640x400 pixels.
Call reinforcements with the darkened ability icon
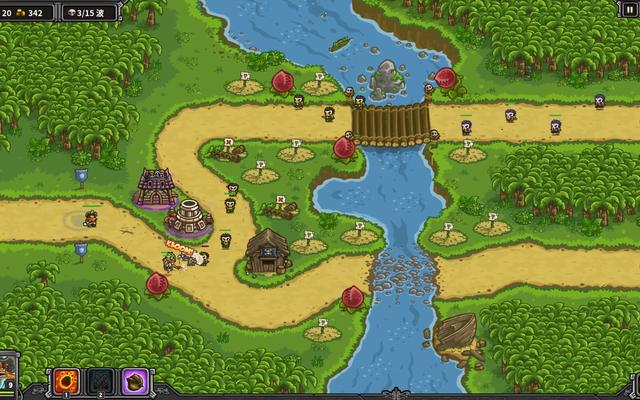point(101,381)
